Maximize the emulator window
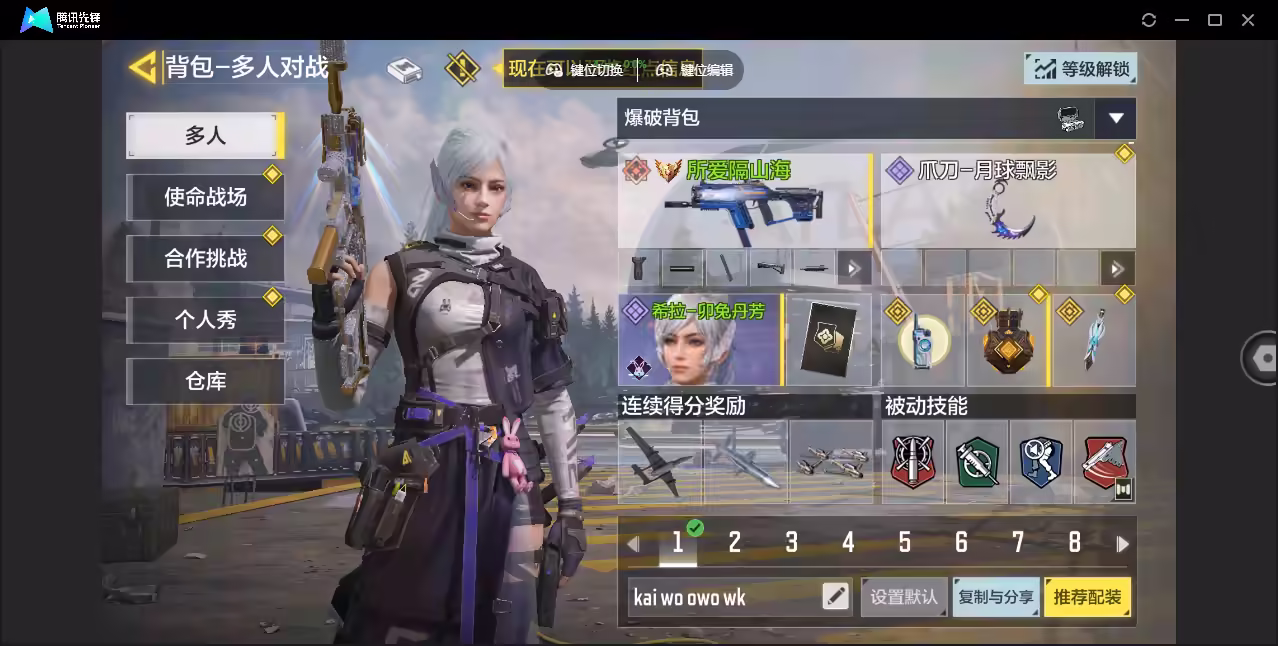This screenshot has width=1278, height=646. pos(1215,20)
